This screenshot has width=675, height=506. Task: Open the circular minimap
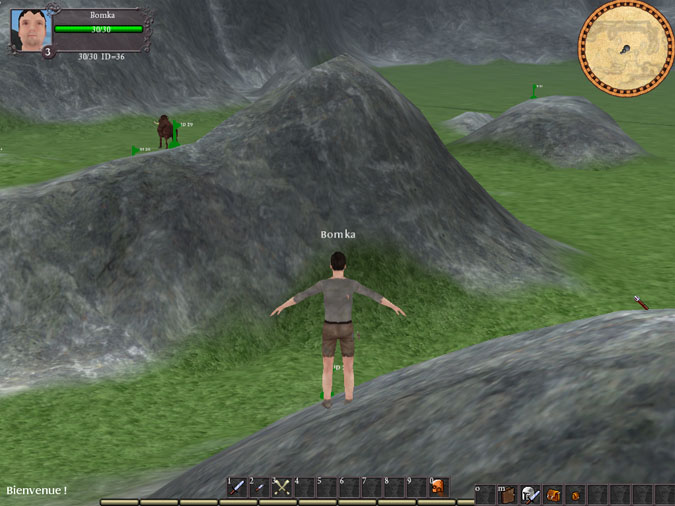pos(626,47)
